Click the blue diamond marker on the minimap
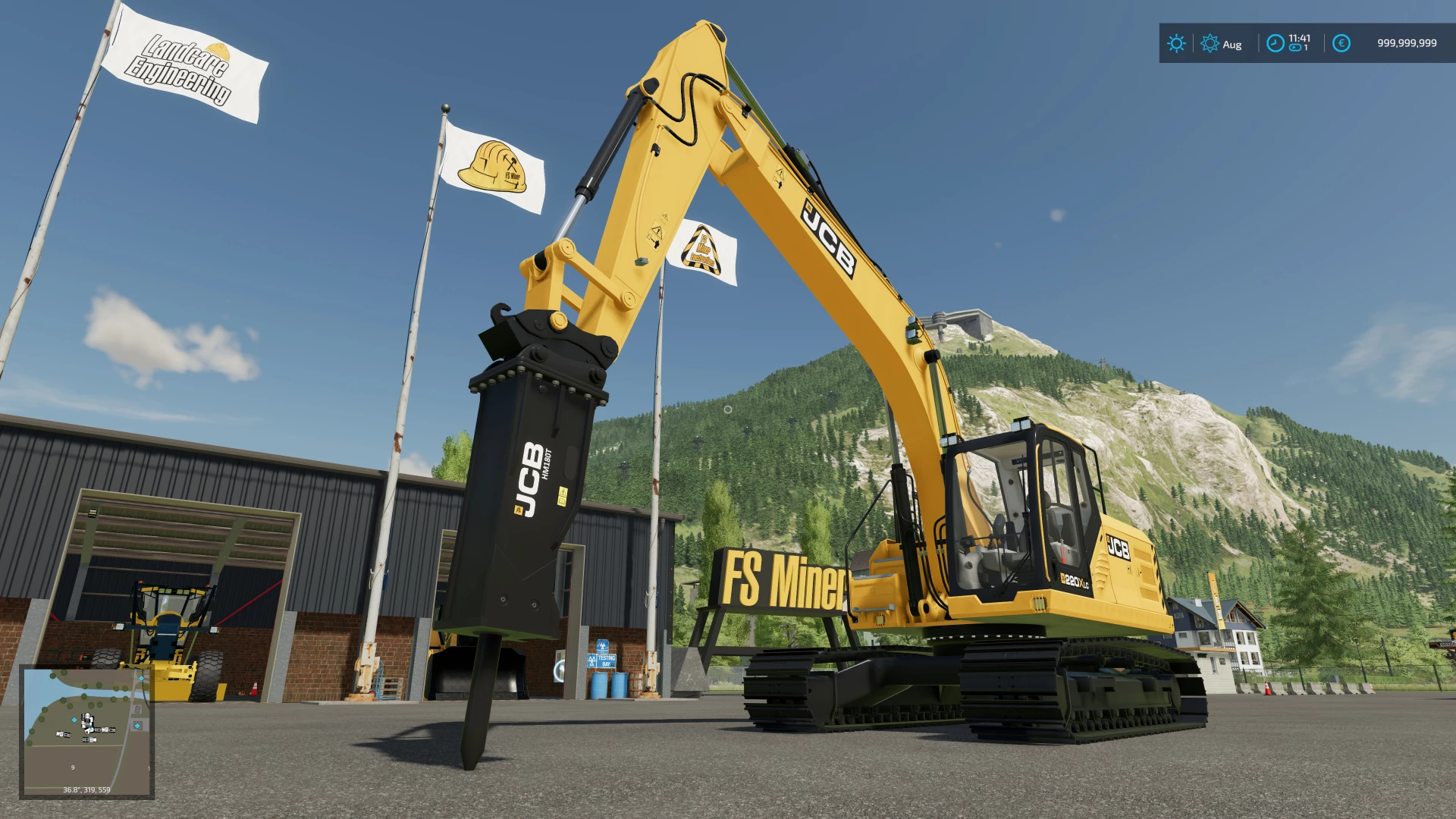This screenshot has width=1456, height=819. click(x=74, y=720)
